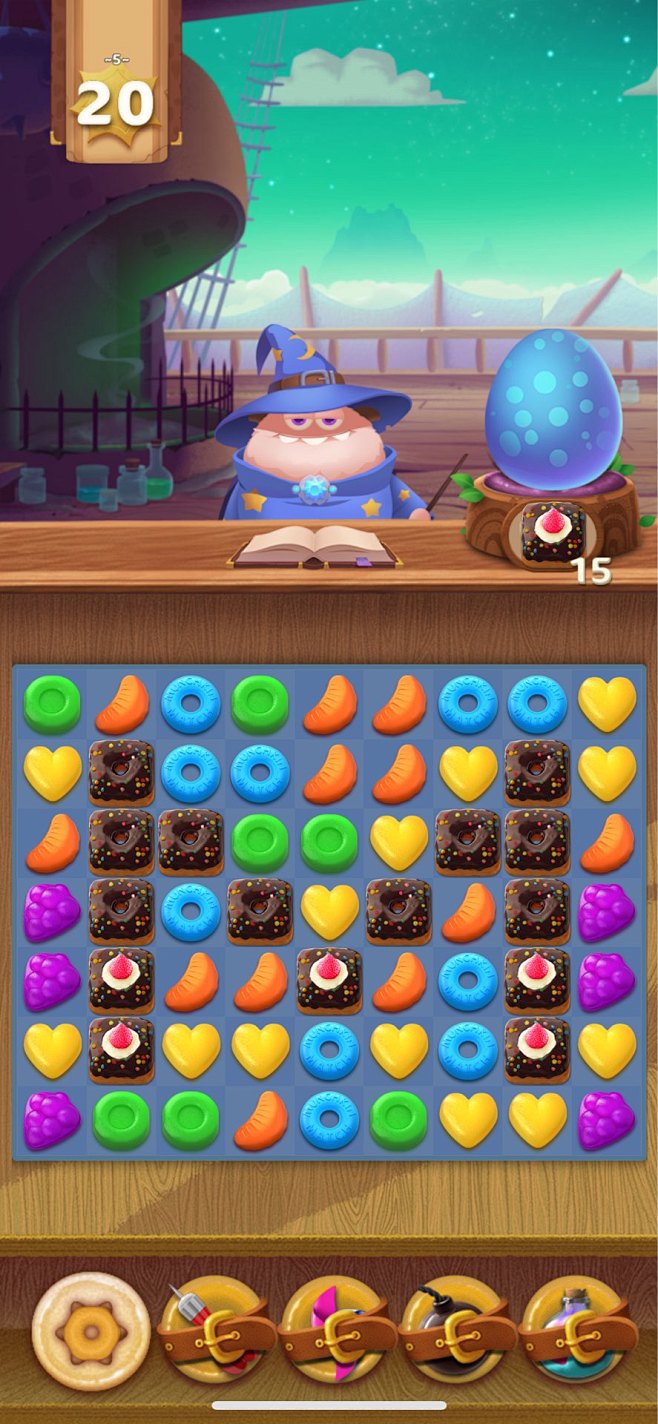Open the cookie-shaped settings button
This screenshot has width=658, height=1424.
pyautogui.click(x=91, y=1331)
